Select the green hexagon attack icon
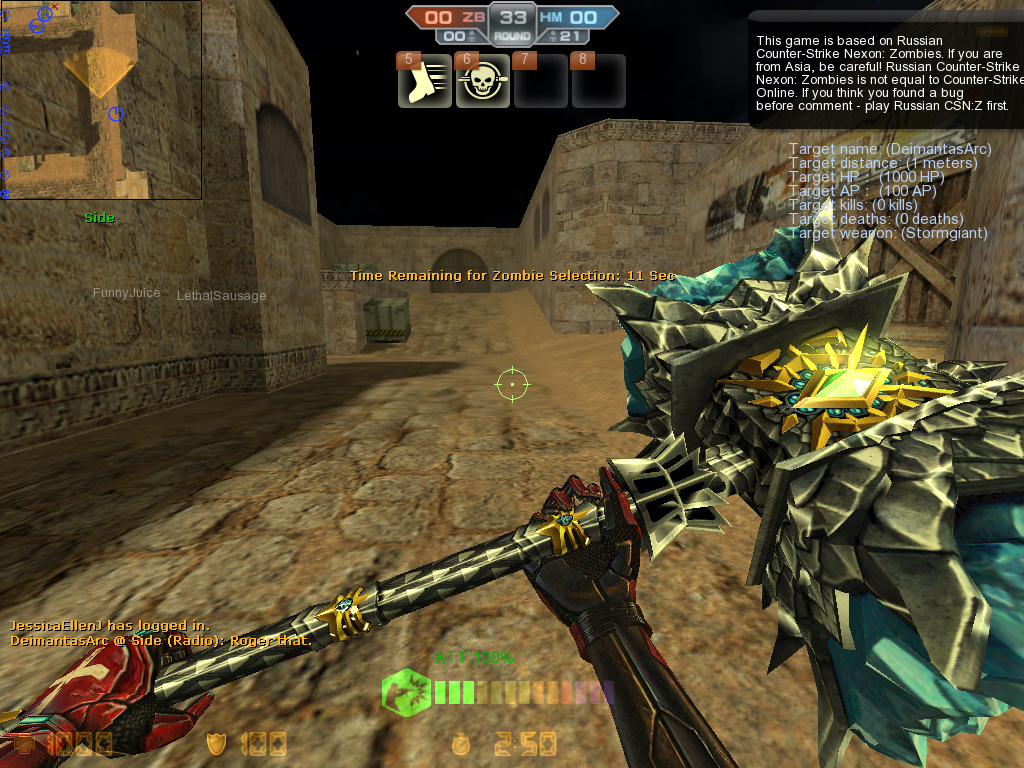1024x768 pixels. point(406,691)
